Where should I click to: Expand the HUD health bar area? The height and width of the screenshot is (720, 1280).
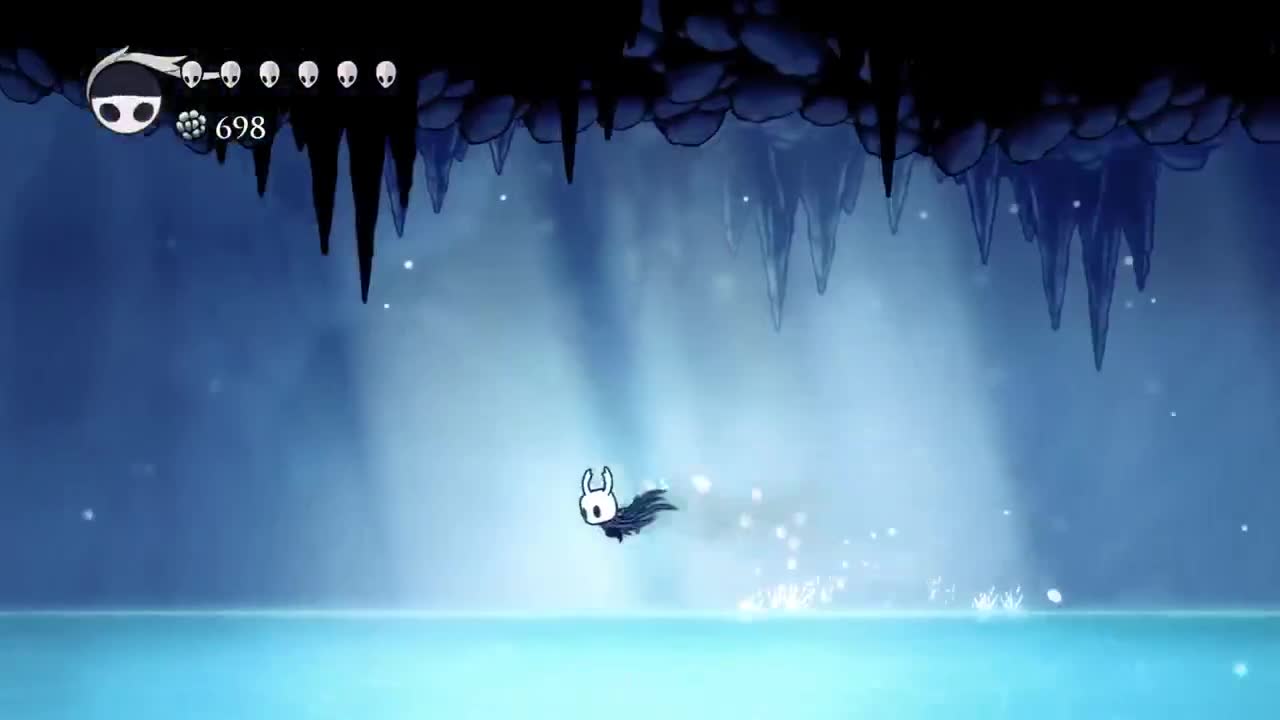[290, 75]
